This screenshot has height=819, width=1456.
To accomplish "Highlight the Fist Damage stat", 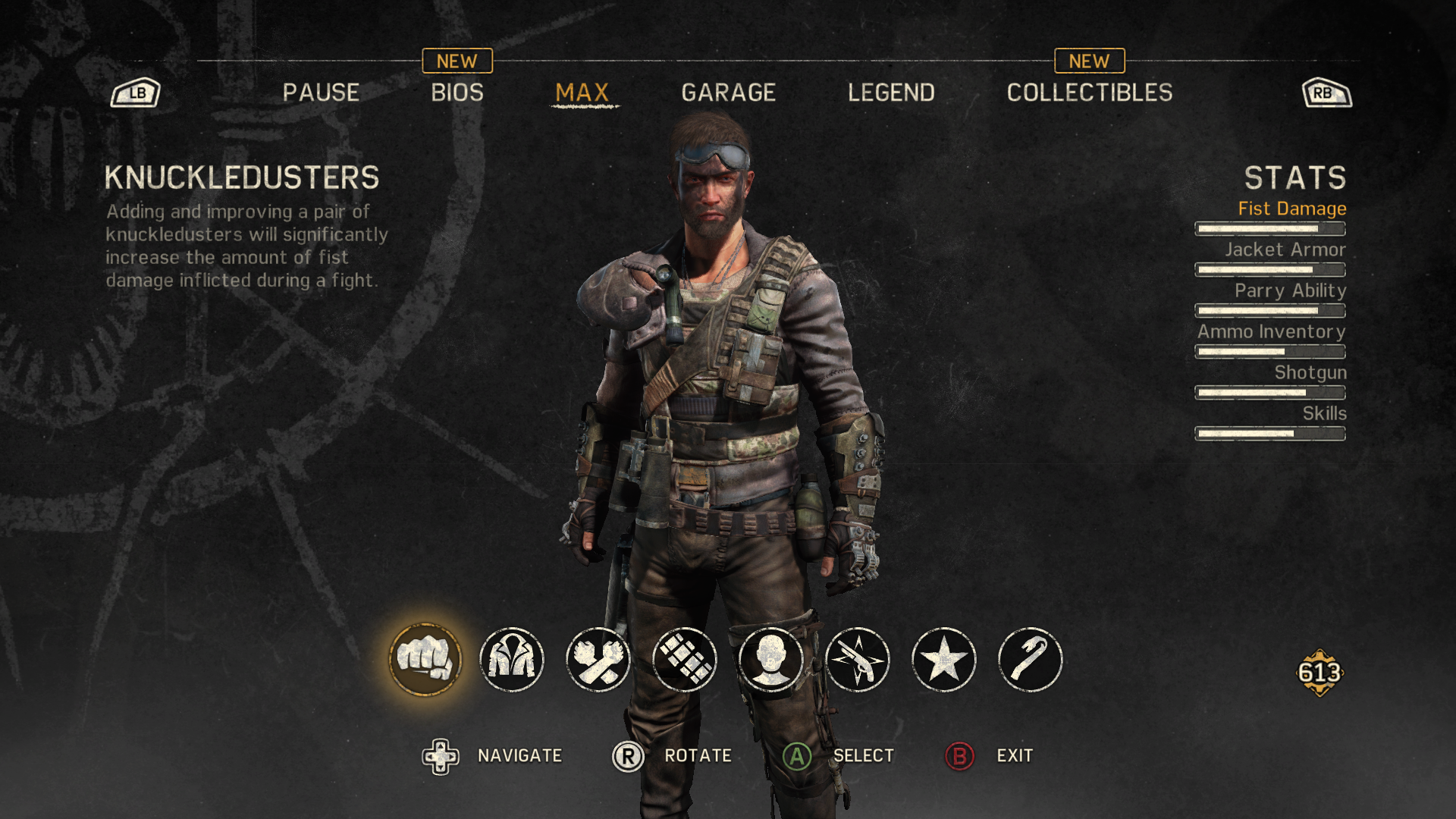I will (x=1291, y=209).
